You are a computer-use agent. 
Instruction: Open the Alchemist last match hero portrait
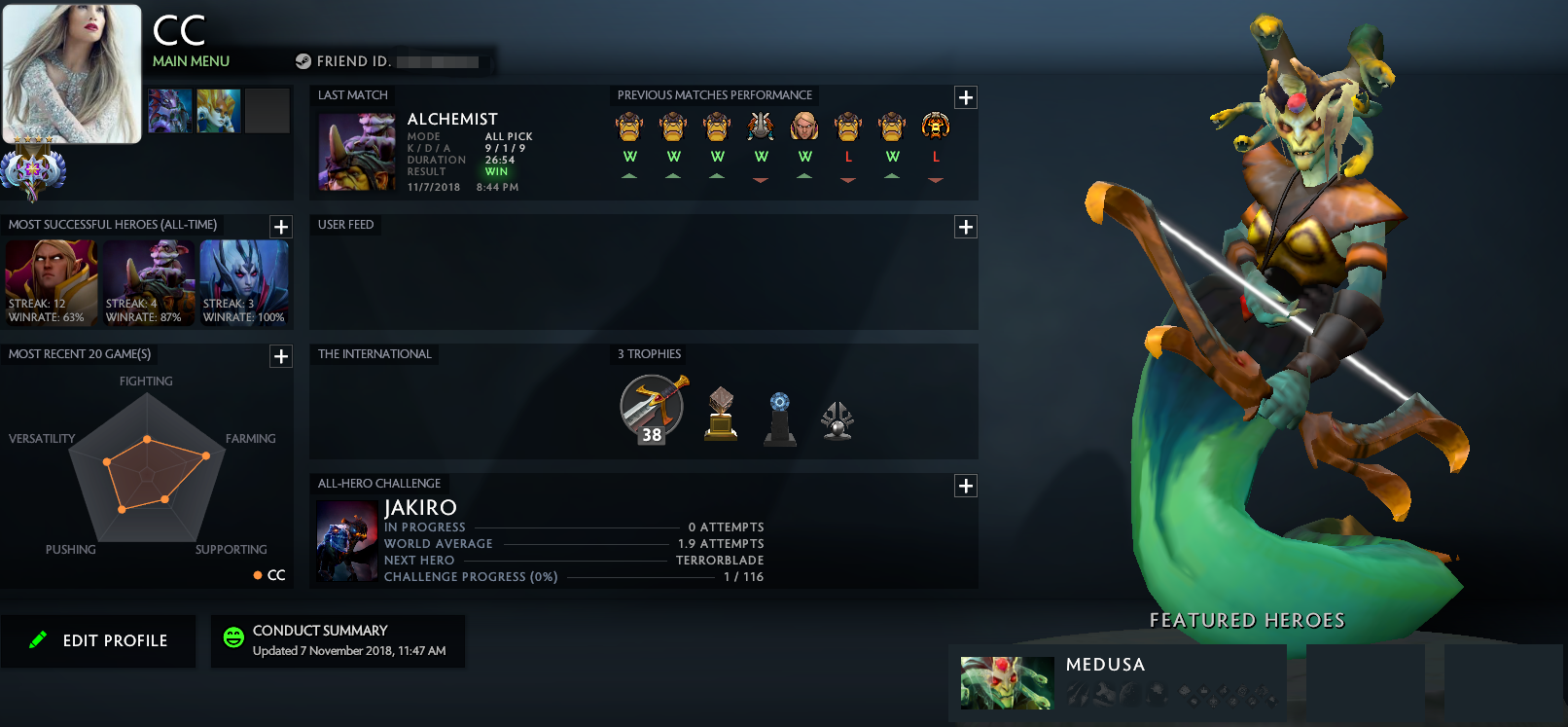pyautogui.click(x=356, y=152)
